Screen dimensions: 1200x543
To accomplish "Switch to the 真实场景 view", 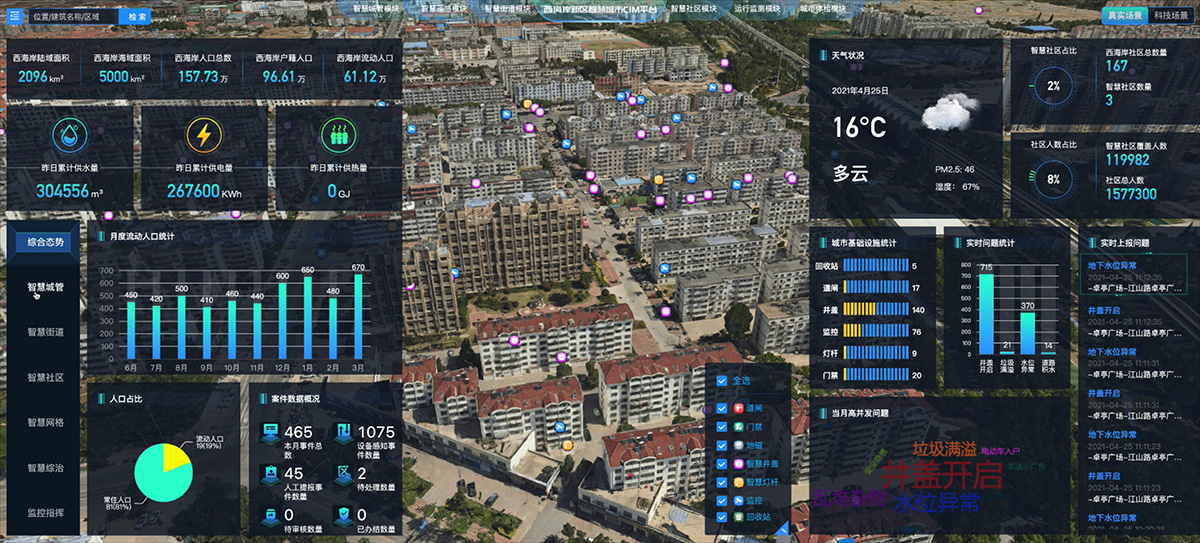I will [x=1123, y=15].
